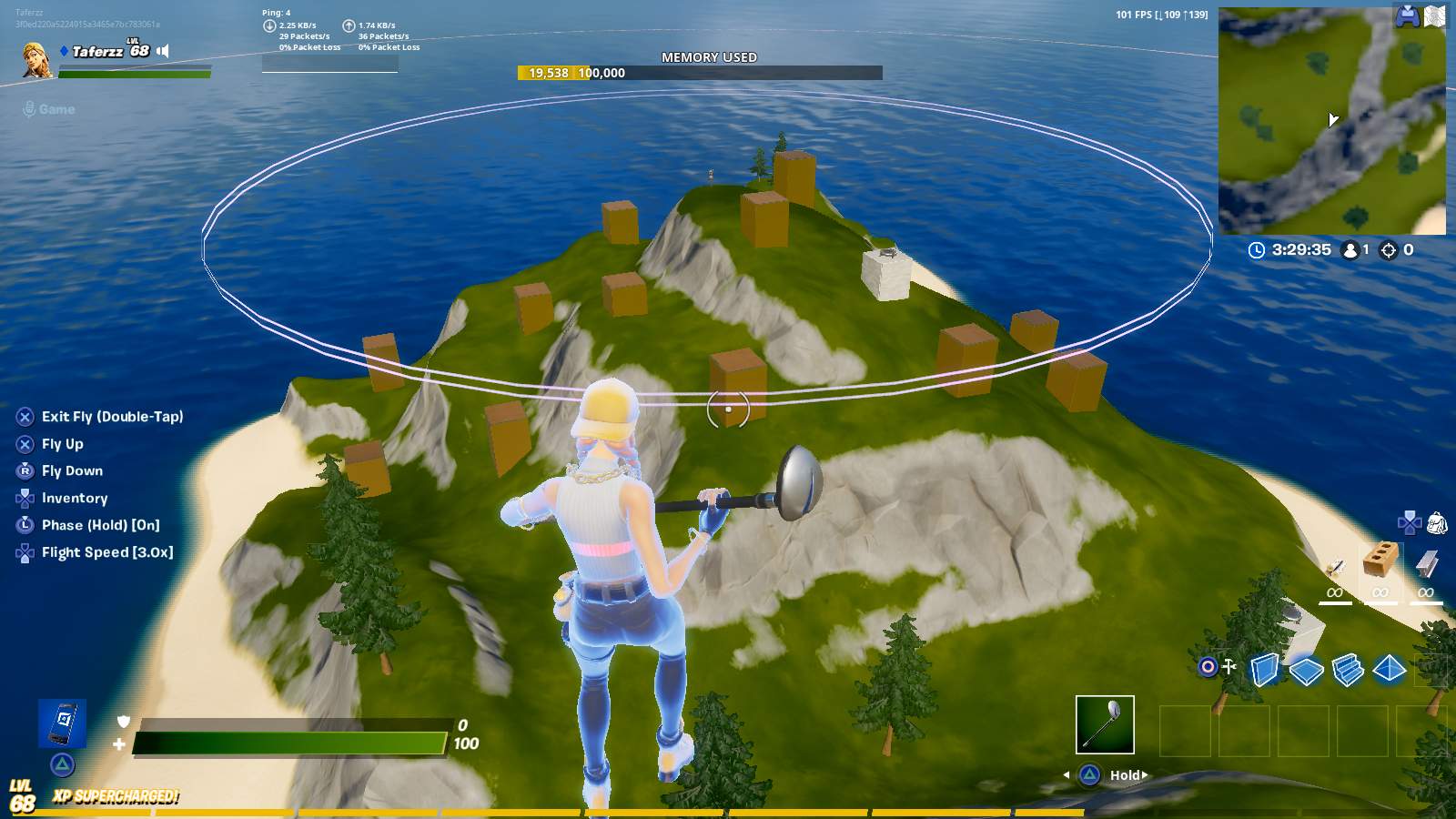This screenshot has height=819, width=1456.
Task: Select brick as building material
Action: [x=1380, y=561]
